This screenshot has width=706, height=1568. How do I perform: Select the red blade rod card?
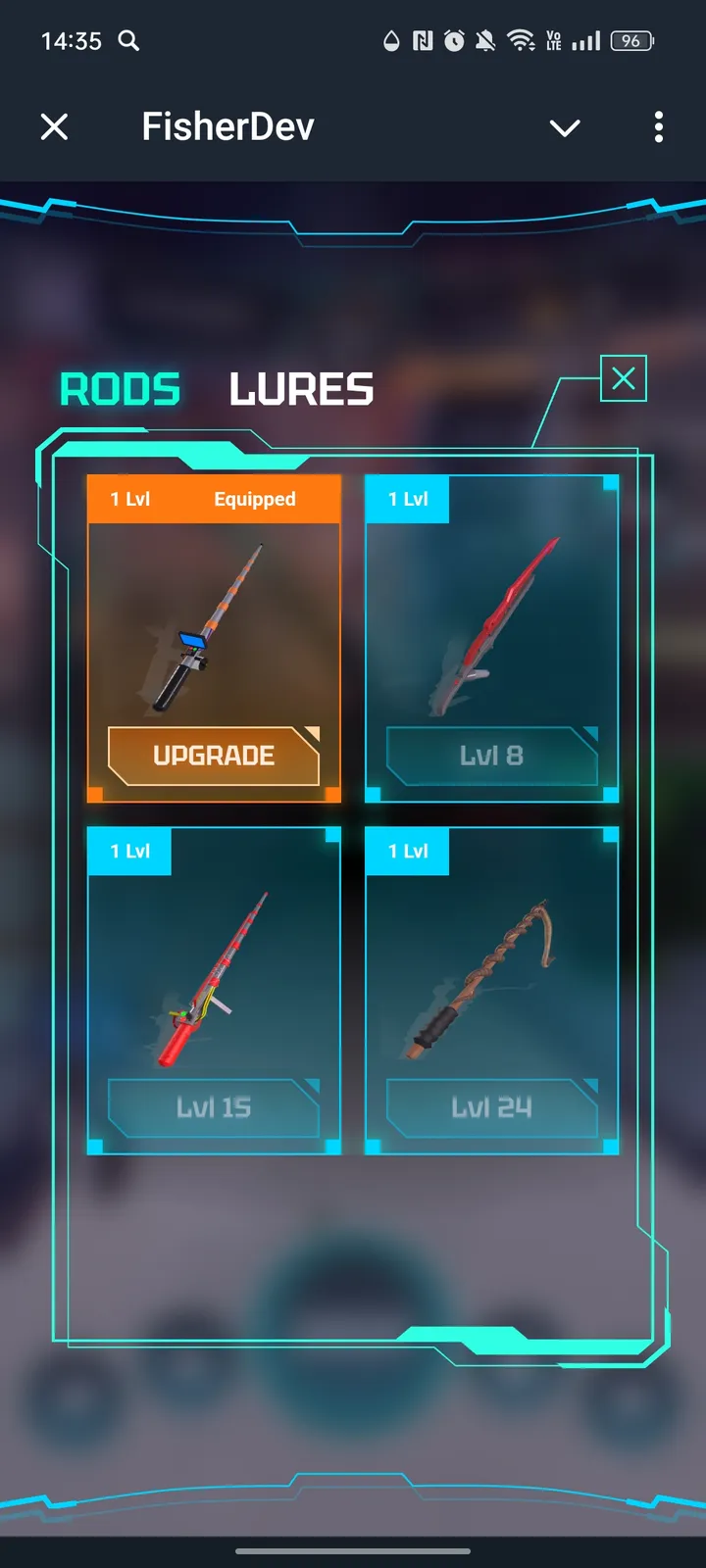(x=491, y=627)
